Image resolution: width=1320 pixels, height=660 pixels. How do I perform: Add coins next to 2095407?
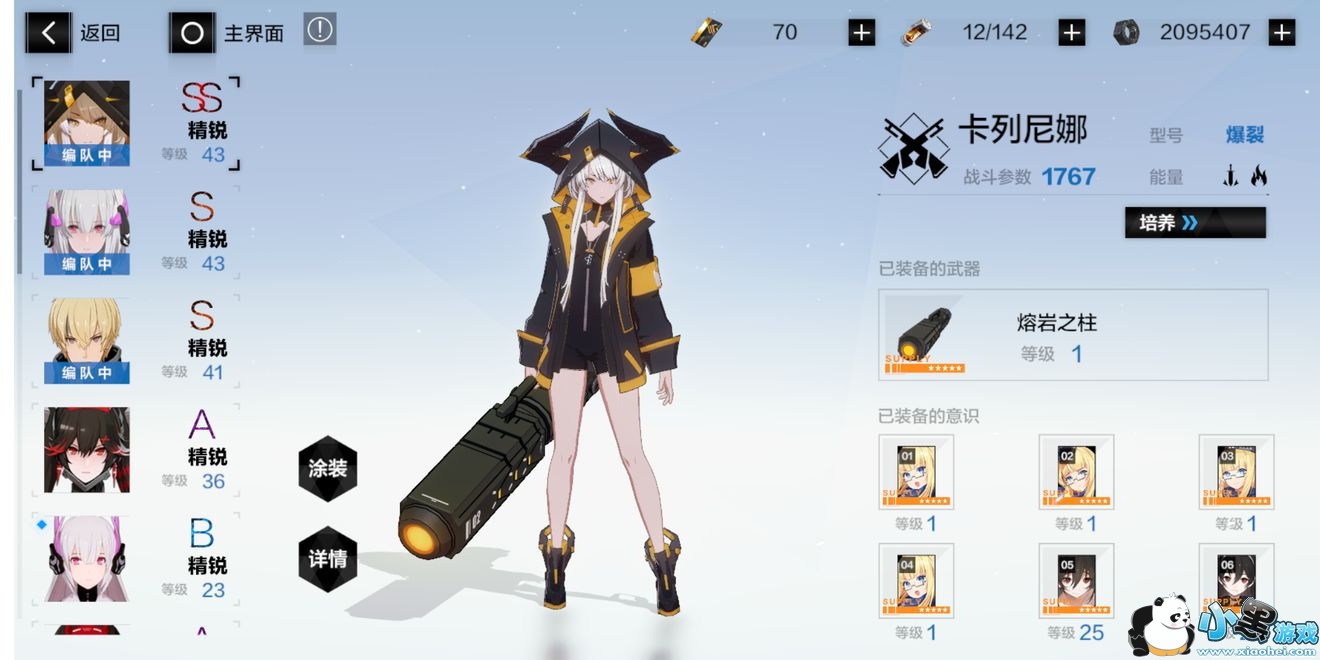[x=1281, y=33]
